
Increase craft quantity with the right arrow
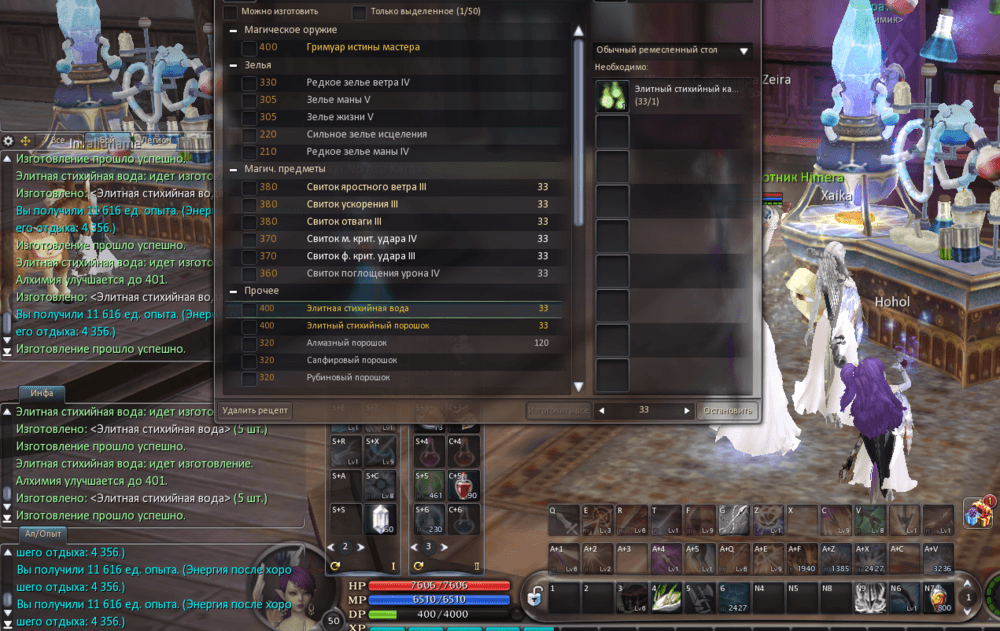[x=687, y=411]
